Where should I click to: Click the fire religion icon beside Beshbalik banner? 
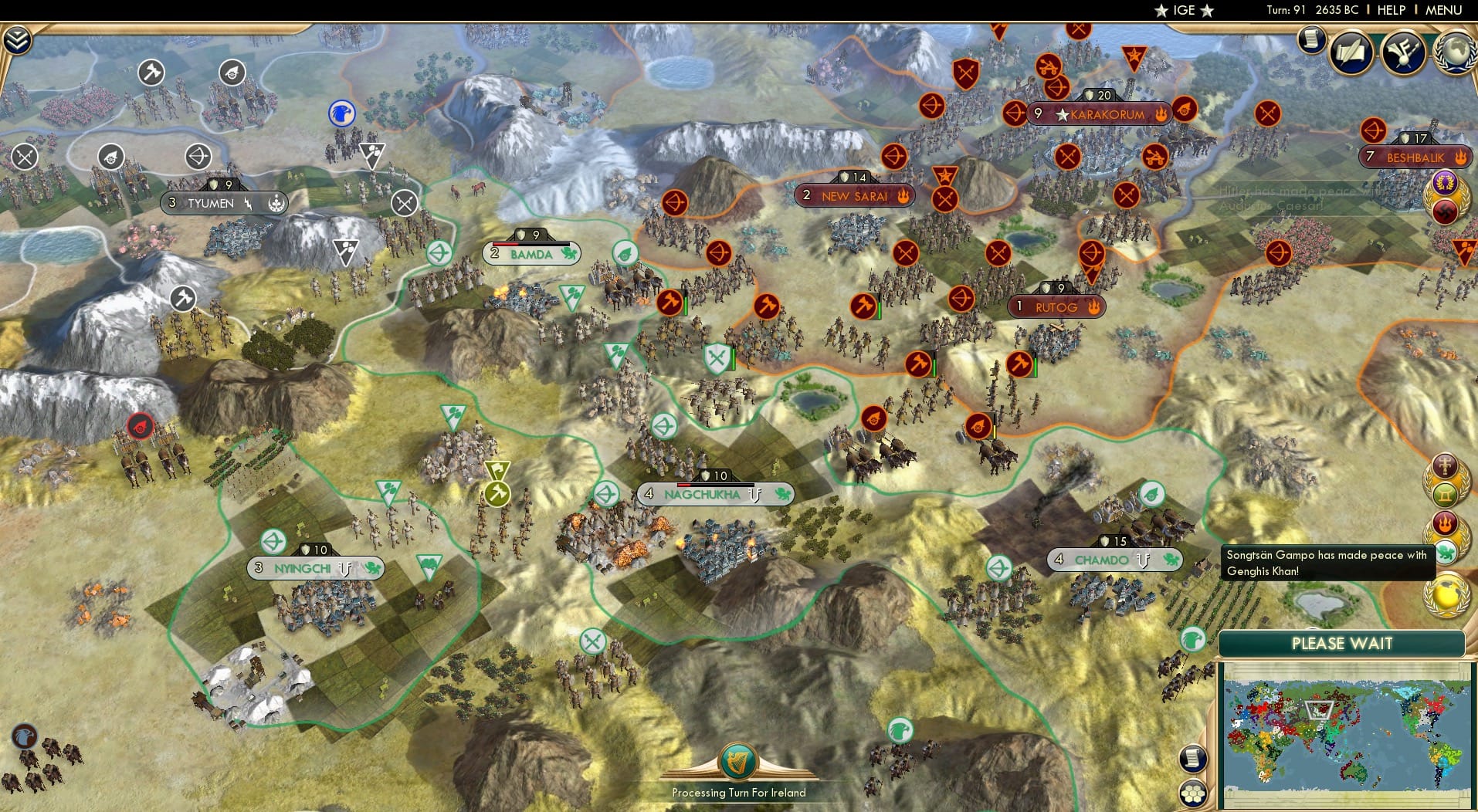point(1459,157)
